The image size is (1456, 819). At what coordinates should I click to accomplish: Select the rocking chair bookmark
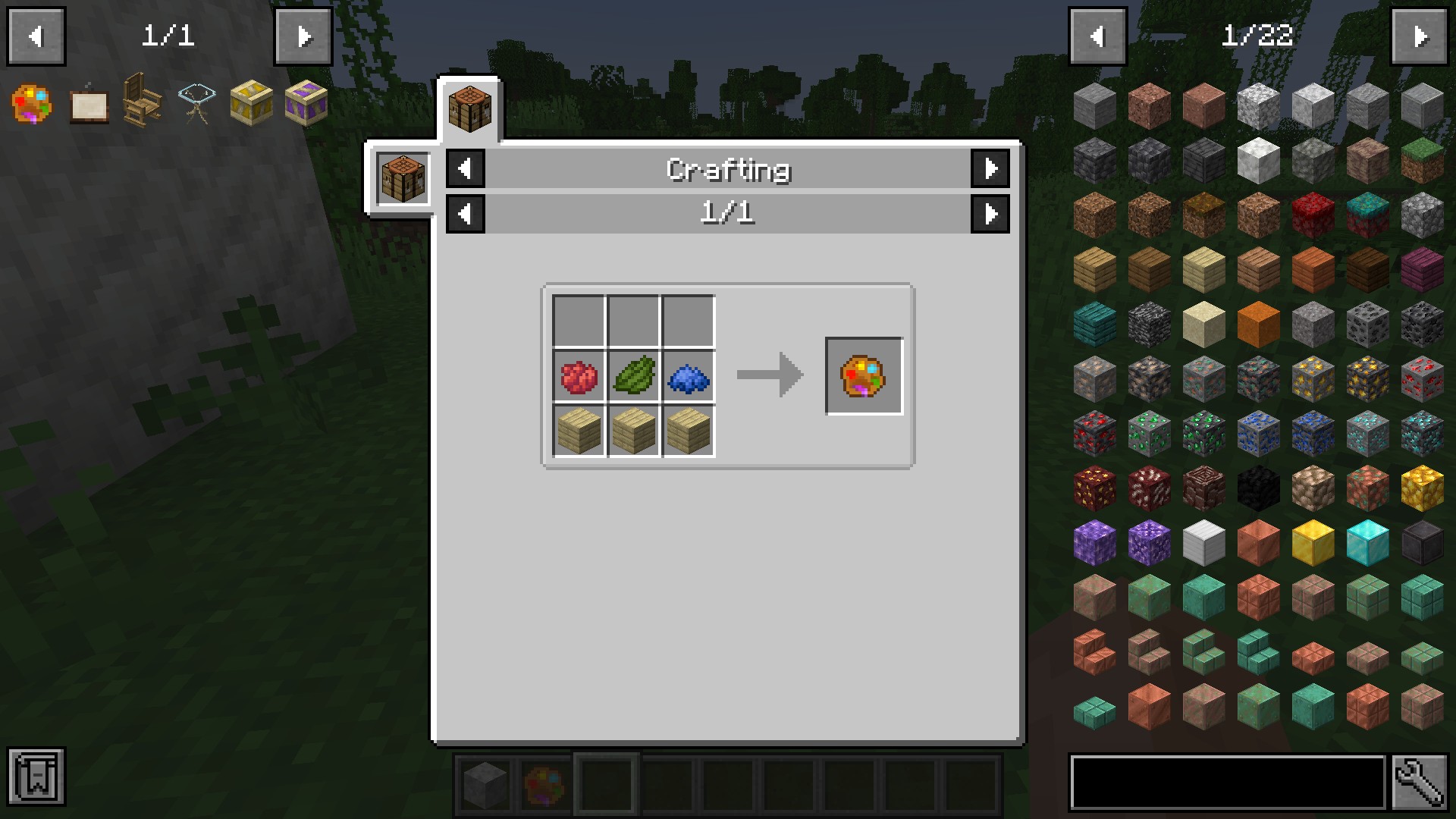(x=142, y=102)
